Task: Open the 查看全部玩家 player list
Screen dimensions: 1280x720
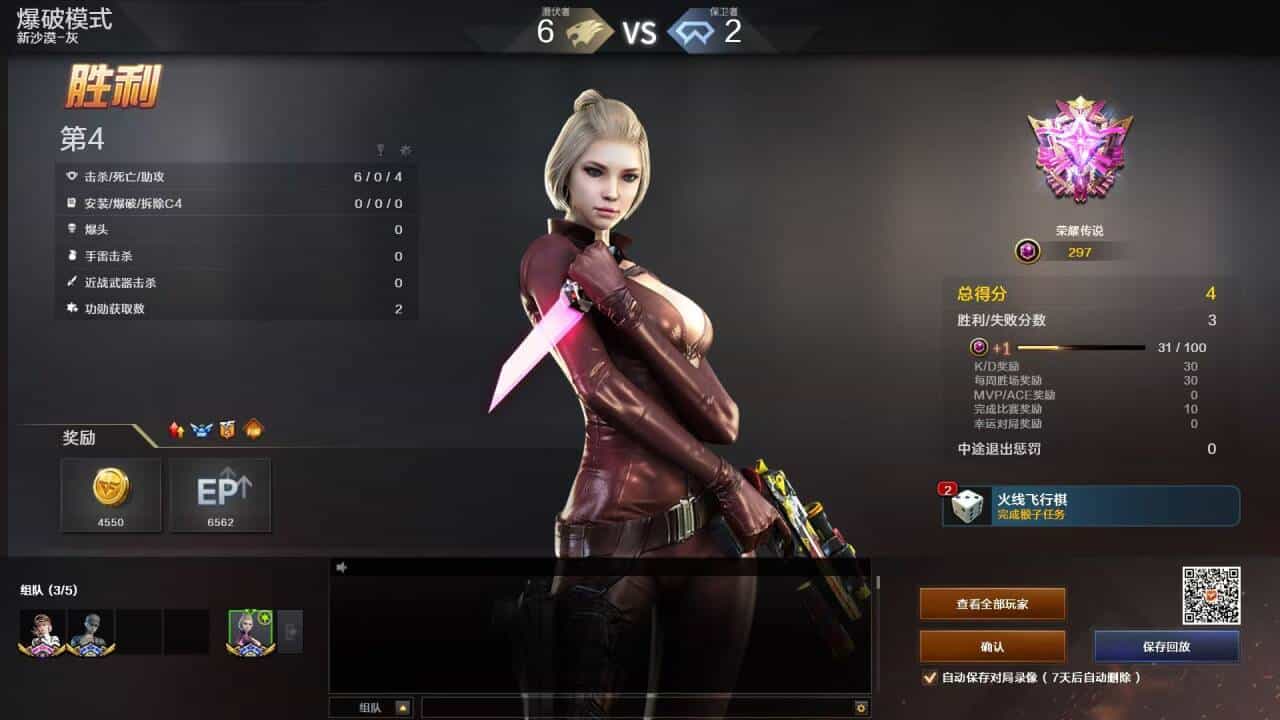Action: coord(992,604)
